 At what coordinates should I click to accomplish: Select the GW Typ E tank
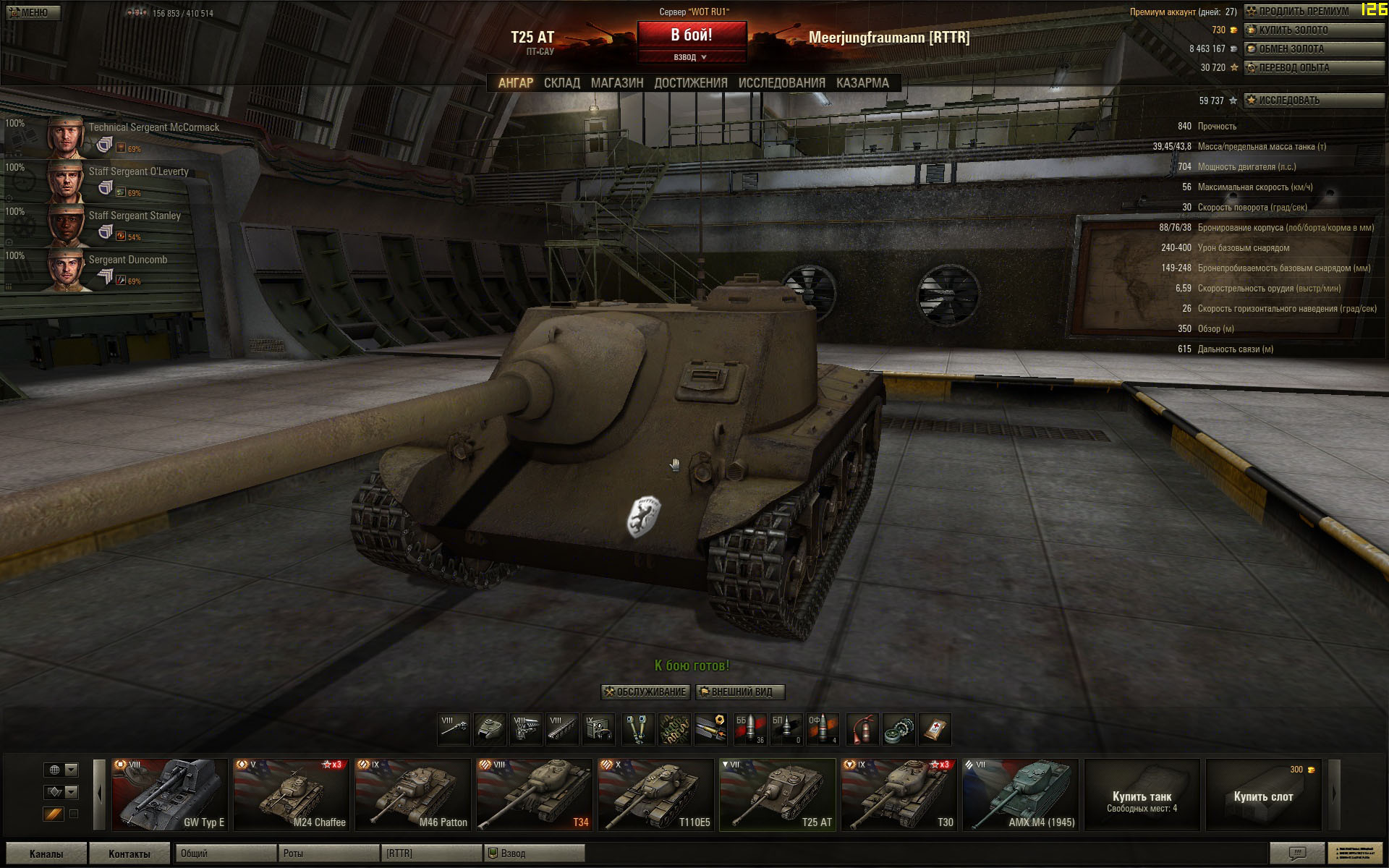[169, 794]
